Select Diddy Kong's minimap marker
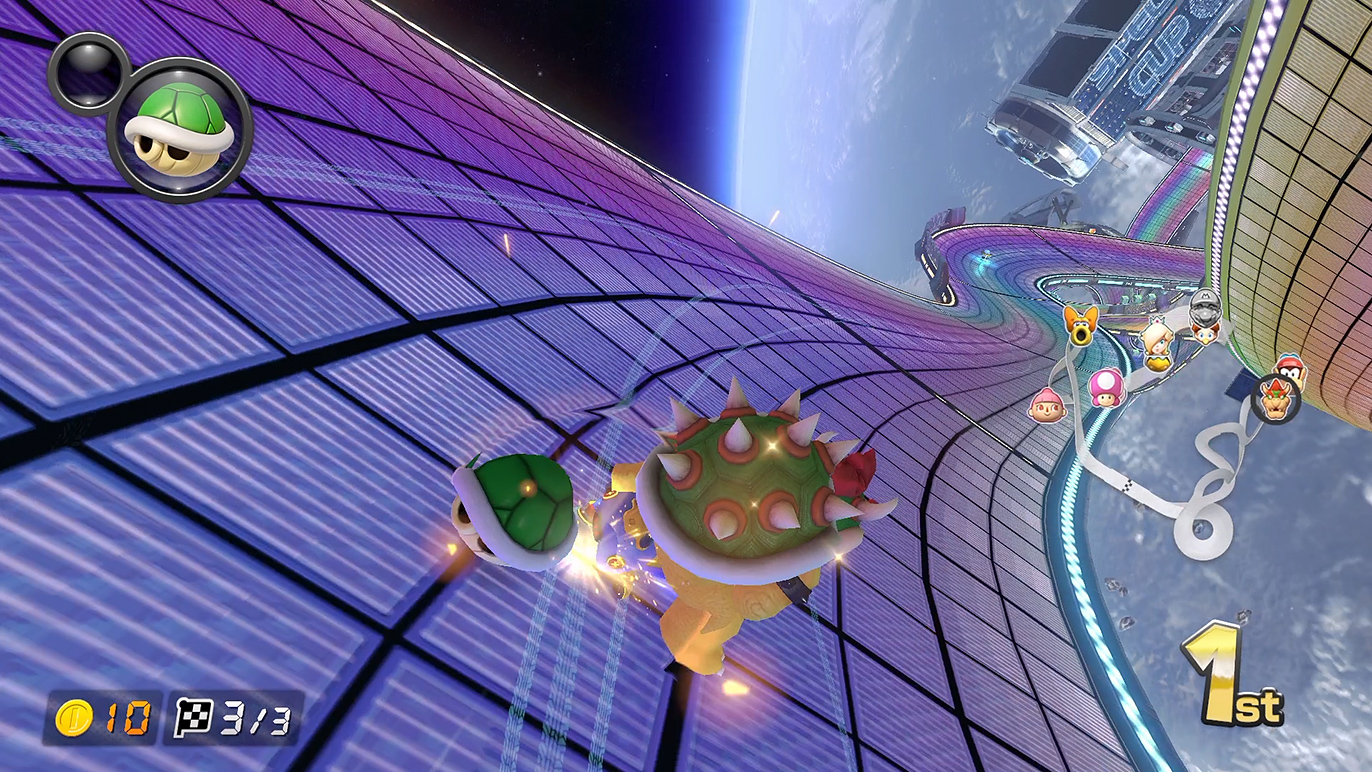The image size is (1372, 772). (1291, 370)
